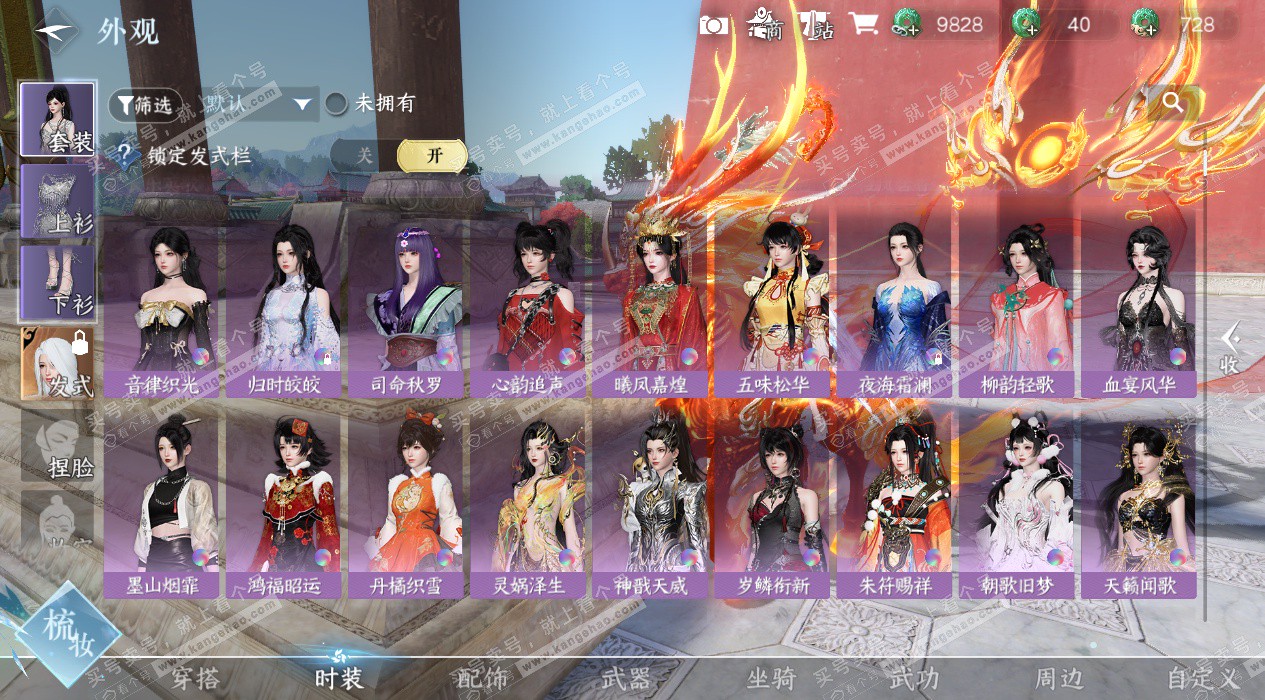Open the 捏脸 face customization tab

pos(58,446)
